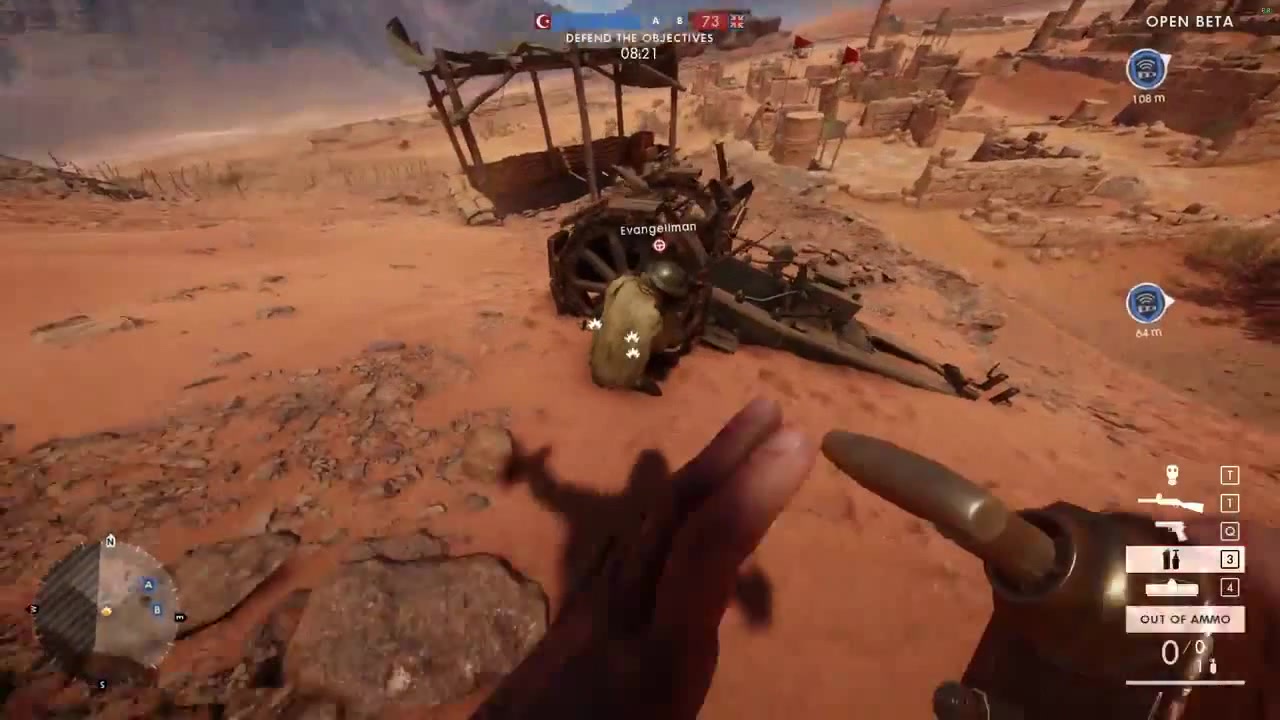Click the DEFEND THE OBJECTIVES banner

coord(639,38)
